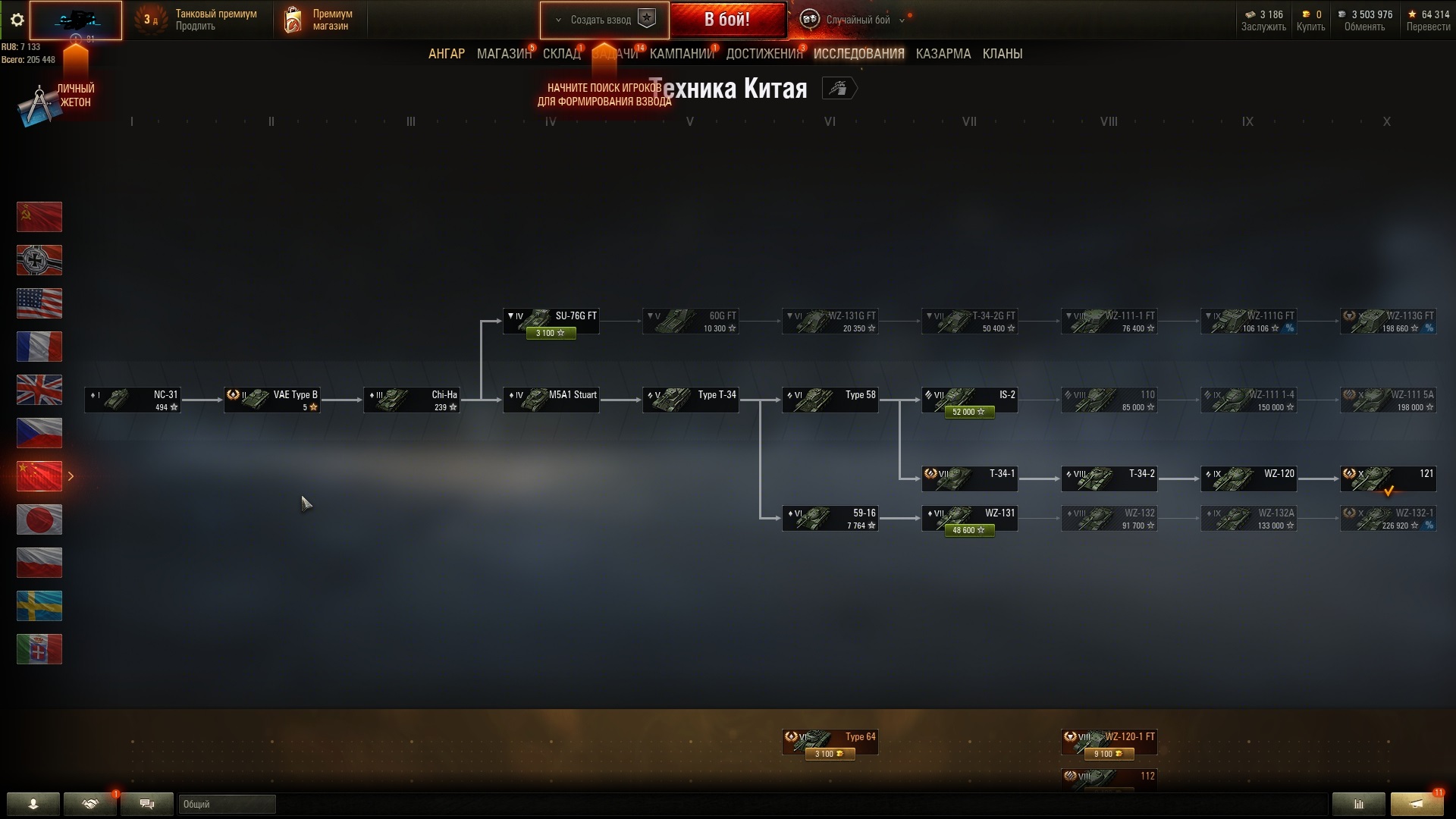Open the settings gear icon
Image resolution: width=1456 pixels, height=819 pixels.
(x=17, y=20)
